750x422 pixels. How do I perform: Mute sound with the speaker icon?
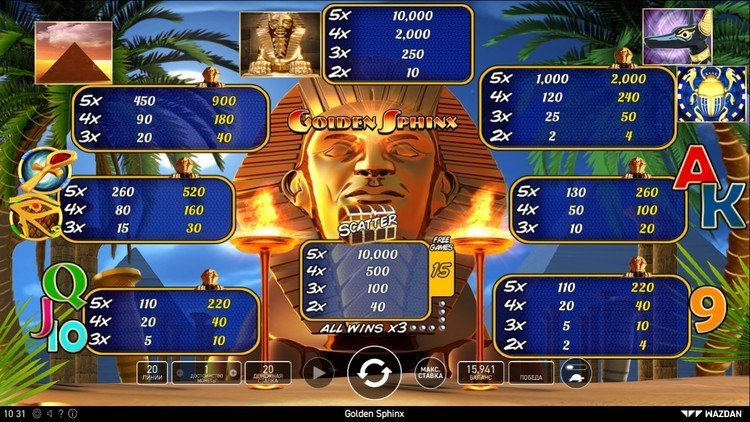49,413
